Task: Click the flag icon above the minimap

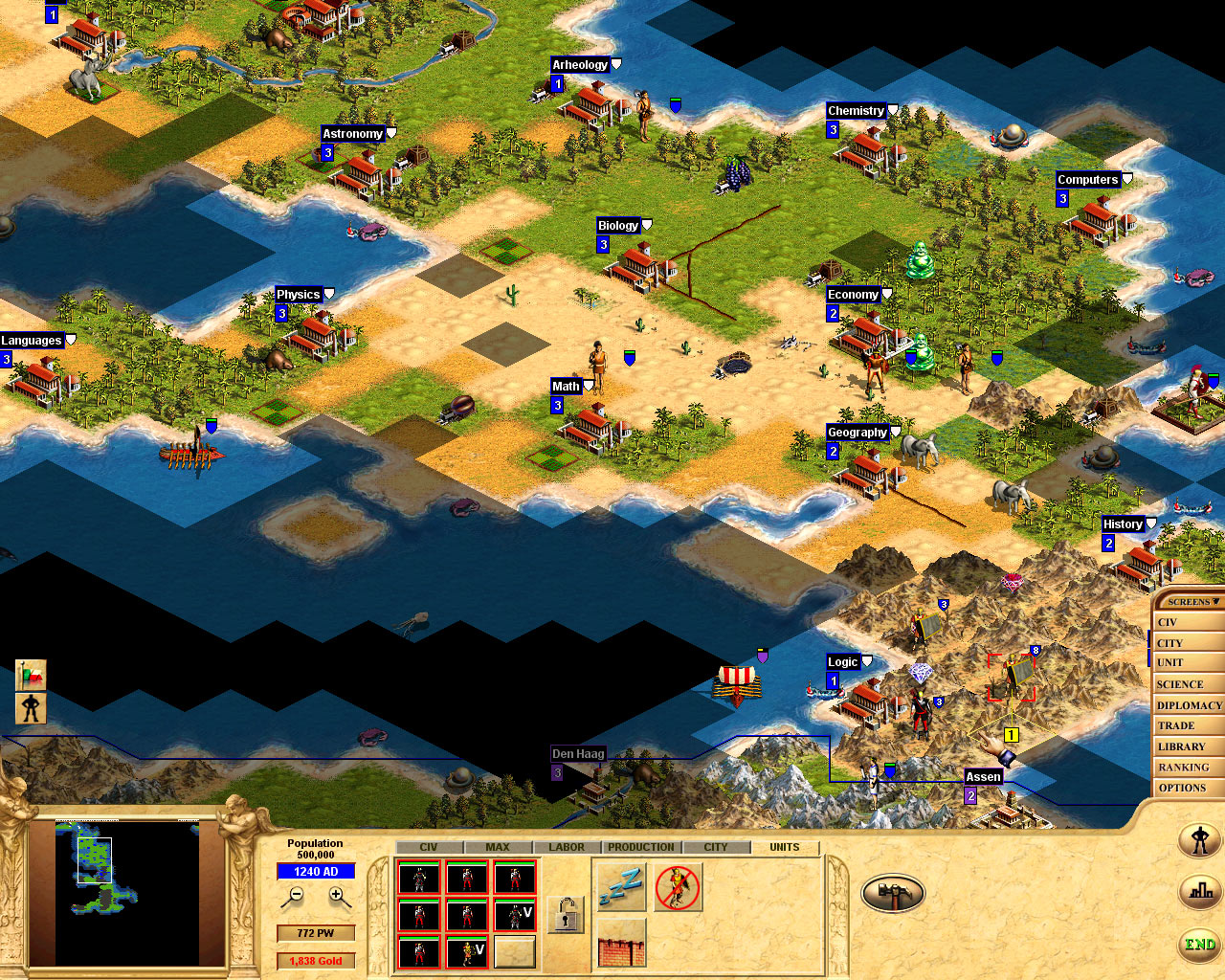Action: pos(29,674)
